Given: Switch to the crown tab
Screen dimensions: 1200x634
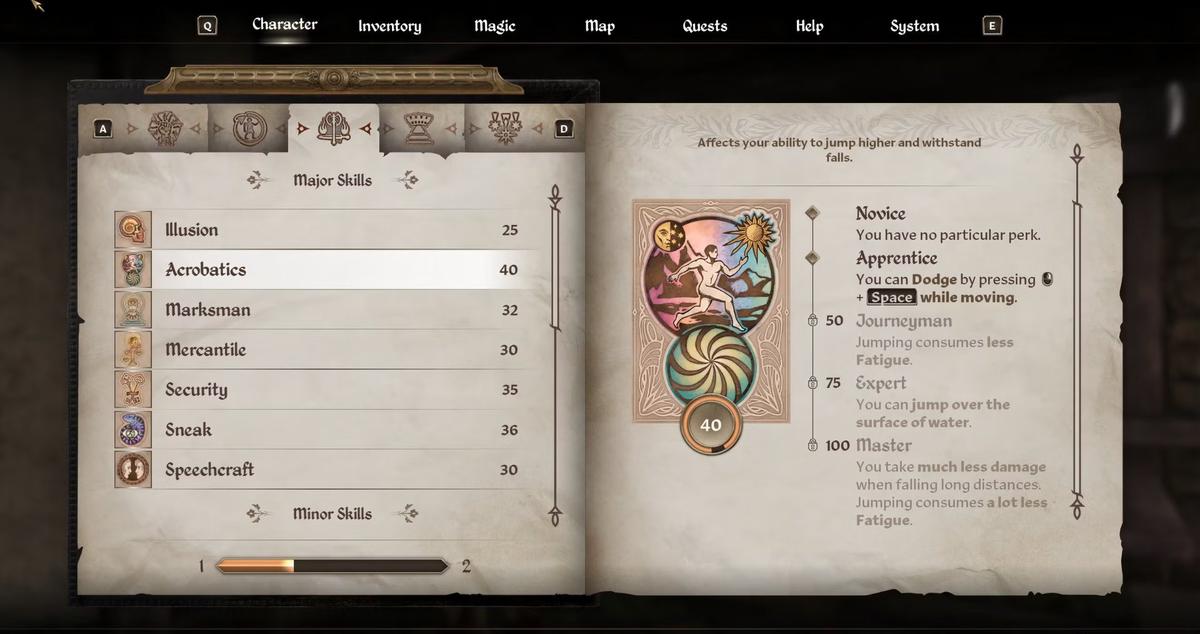Looking at the screenshot, I should pos(418,128).
